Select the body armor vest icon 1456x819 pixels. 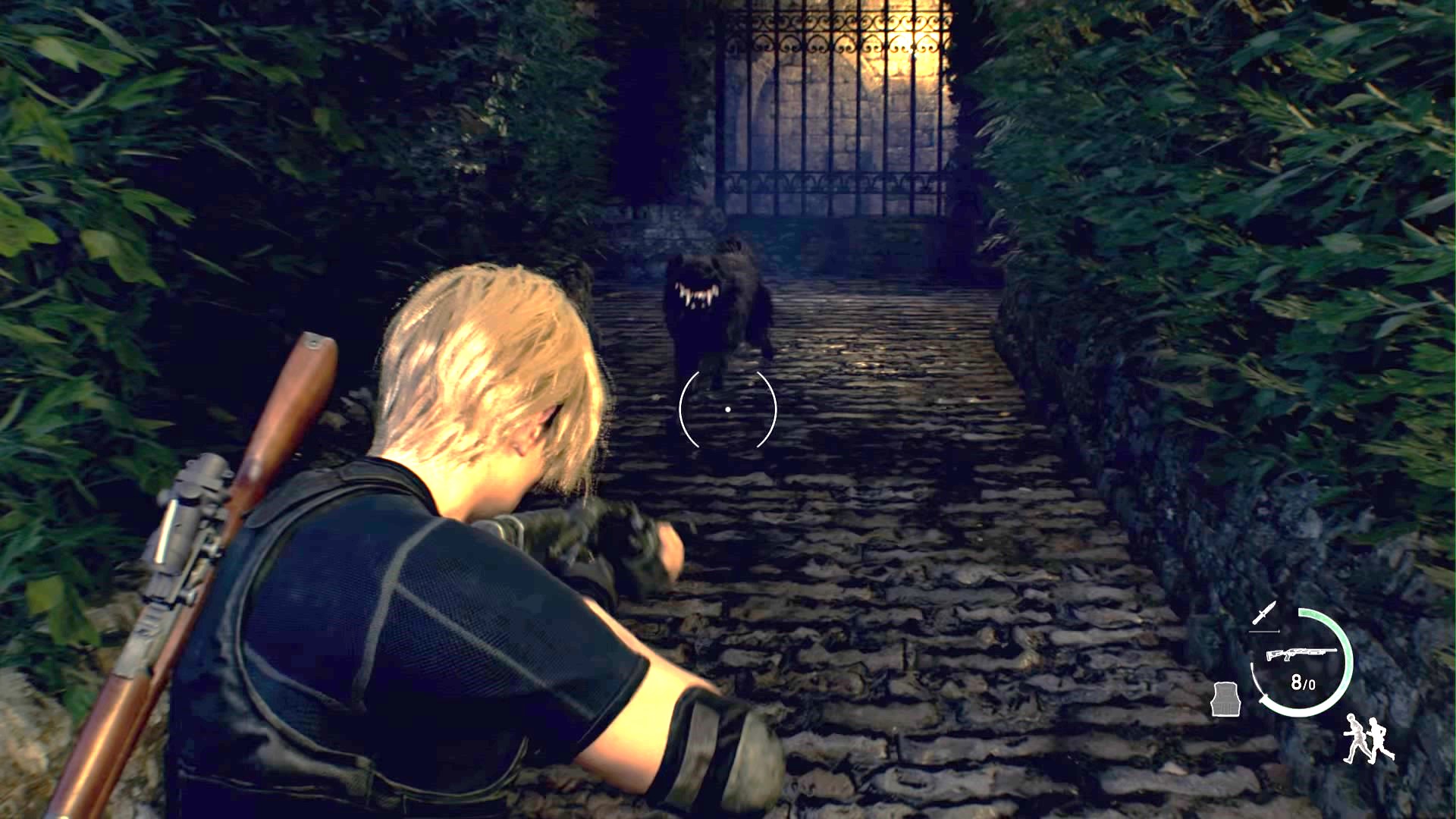(x=1226, y=699)
